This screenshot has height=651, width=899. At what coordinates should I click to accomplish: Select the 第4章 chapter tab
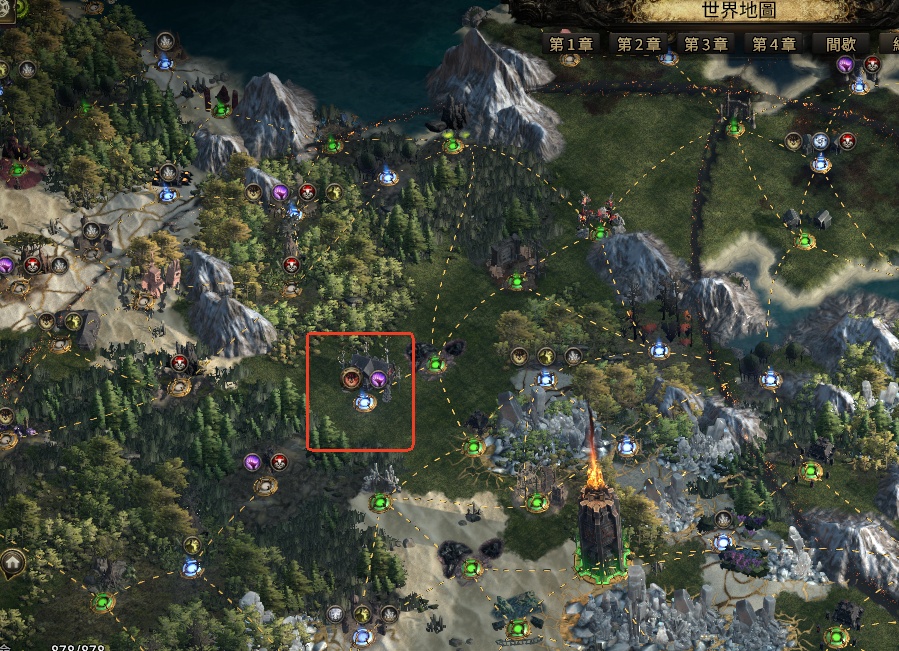coord(773,44)
